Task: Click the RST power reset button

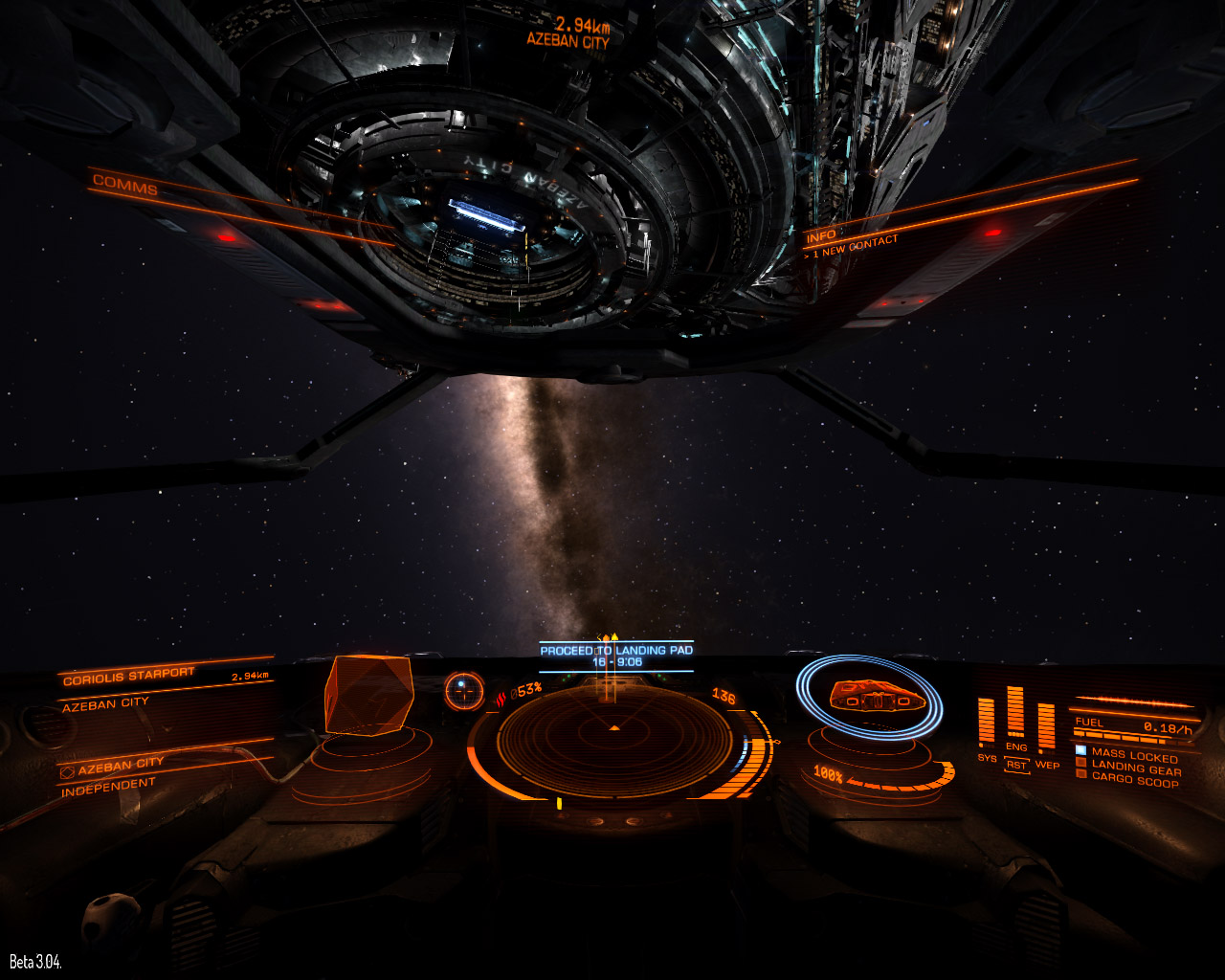Action: [1015, 765]
